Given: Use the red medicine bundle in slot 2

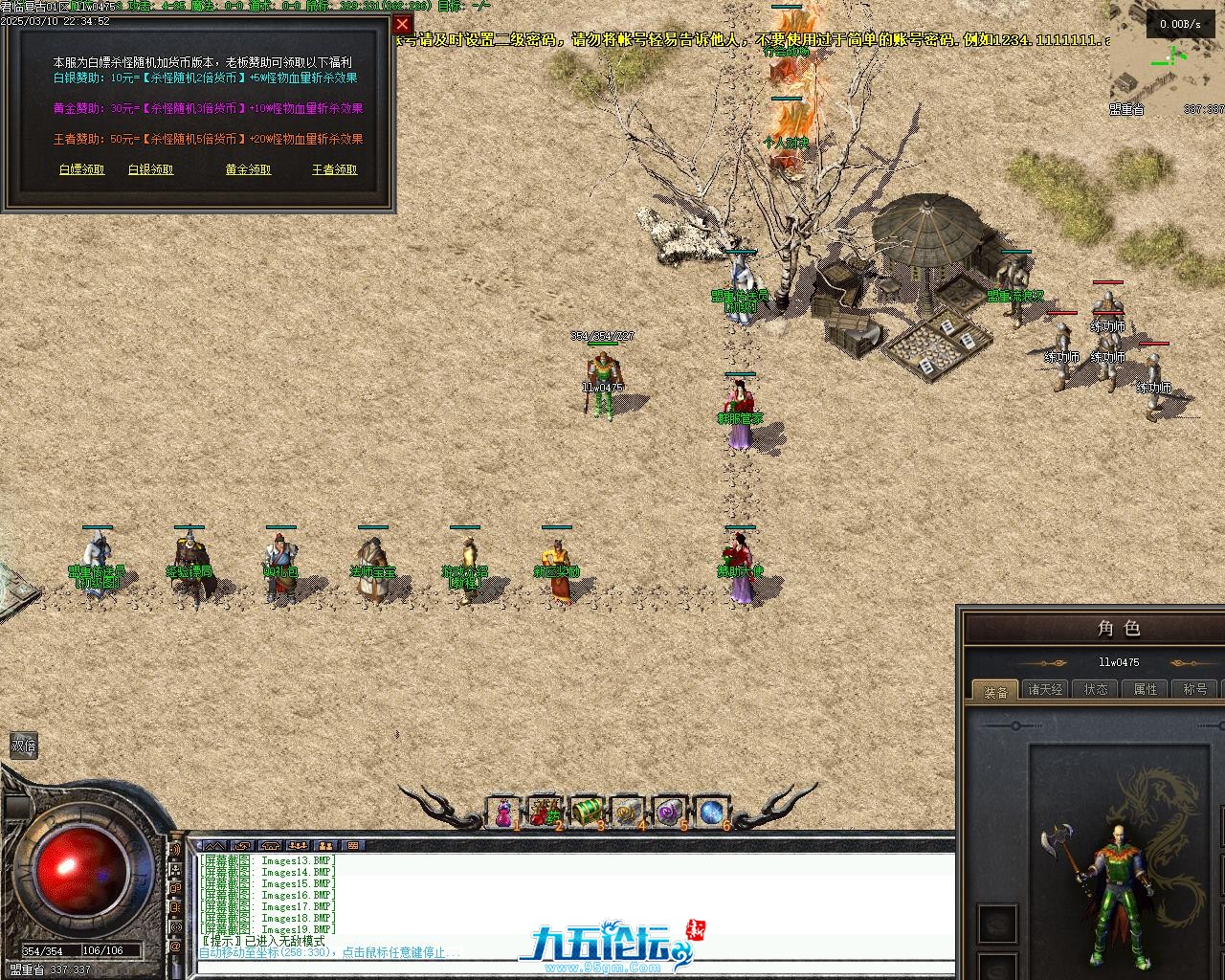Looking at the screenshot, I should tap(546, 813).
